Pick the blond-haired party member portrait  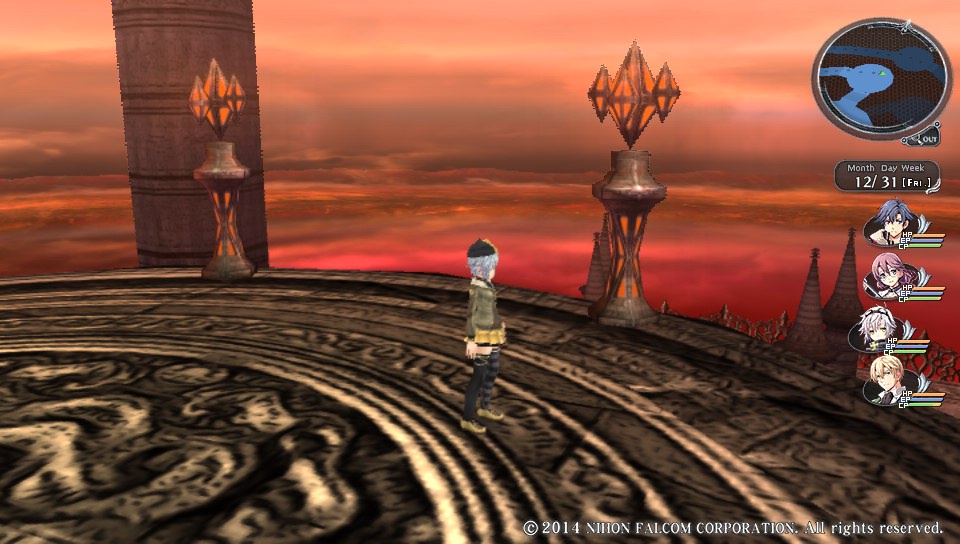(x=885, y=381)
